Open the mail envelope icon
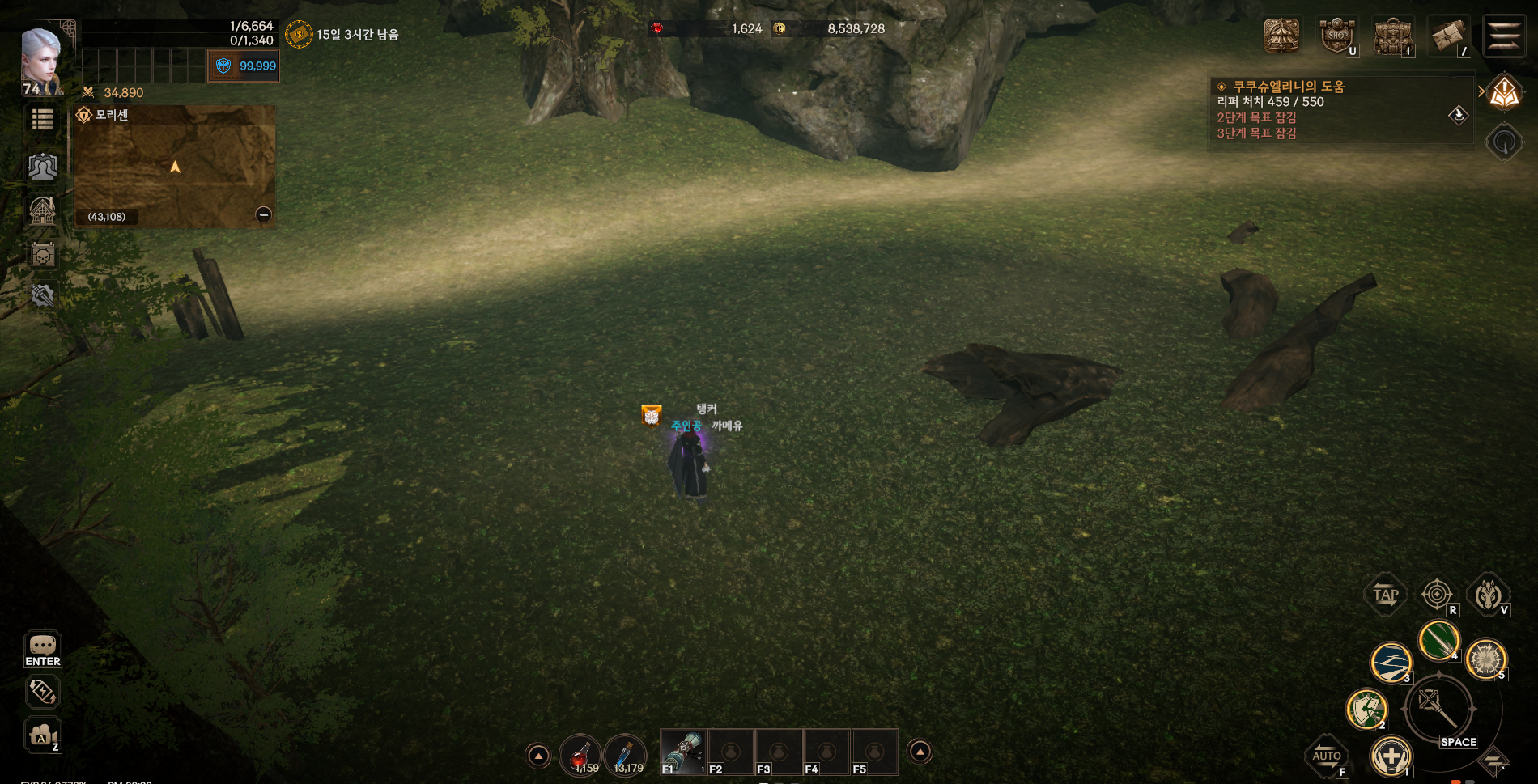1538x784 pixels. 1448,36
